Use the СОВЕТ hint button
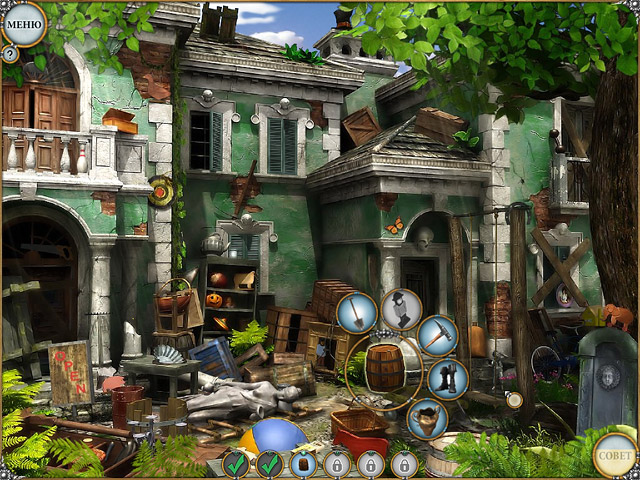640x480 pixels. point(614,454)
